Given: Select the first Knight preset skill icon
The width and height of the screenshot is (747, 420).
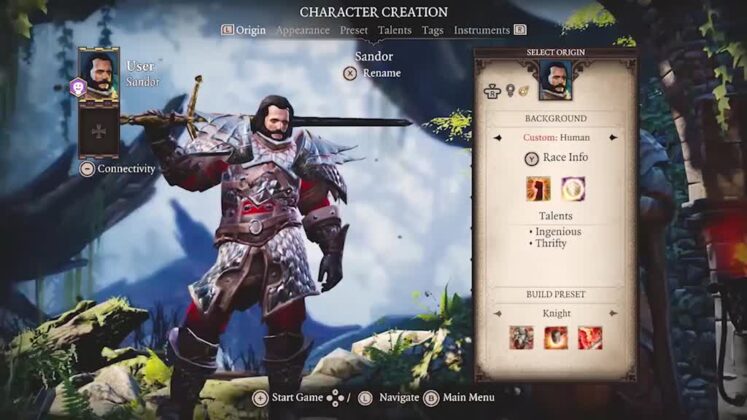Looking at the screenshot, I should (x=521, y=337).
